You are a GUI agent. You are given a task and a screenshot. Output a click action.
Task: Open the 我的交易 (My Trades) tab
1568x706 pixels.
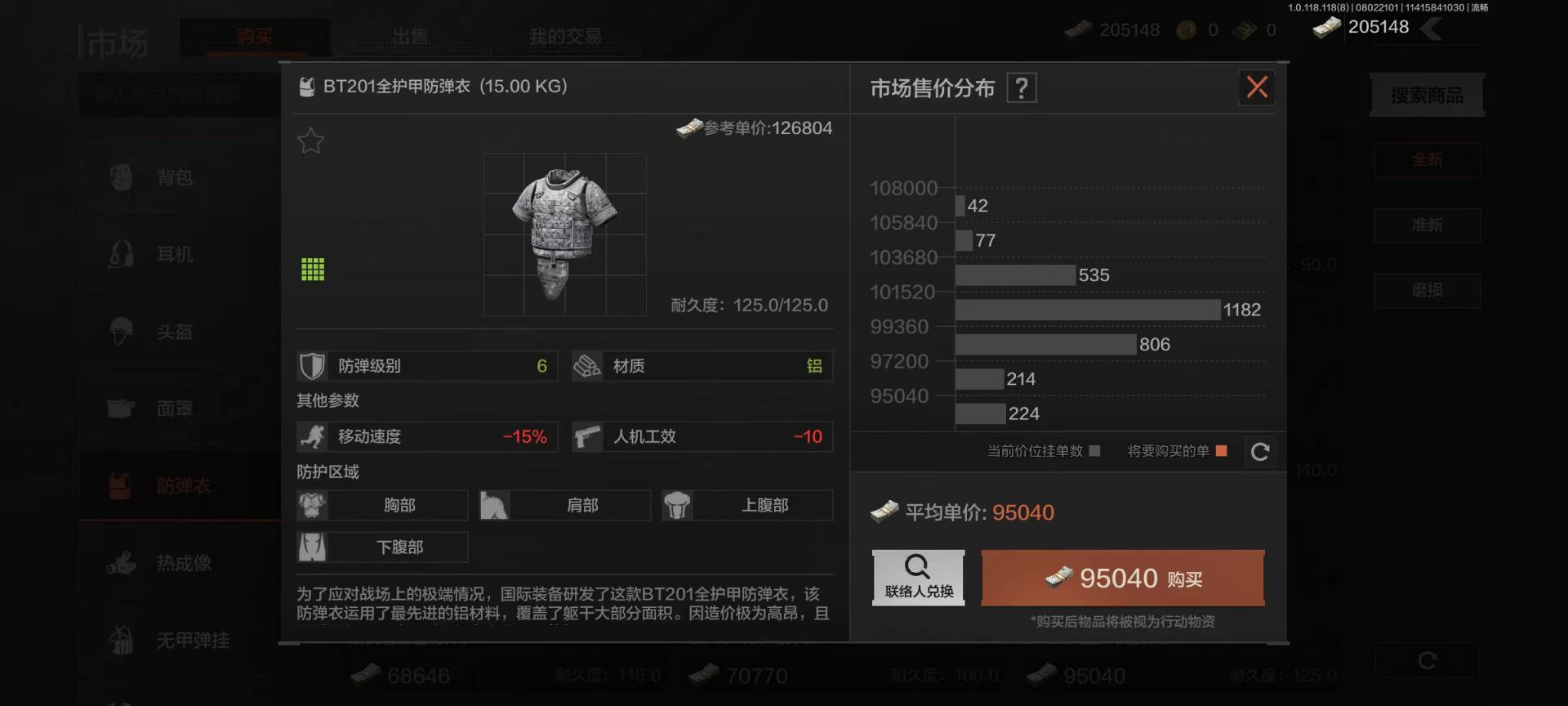[x=564, y=37]
